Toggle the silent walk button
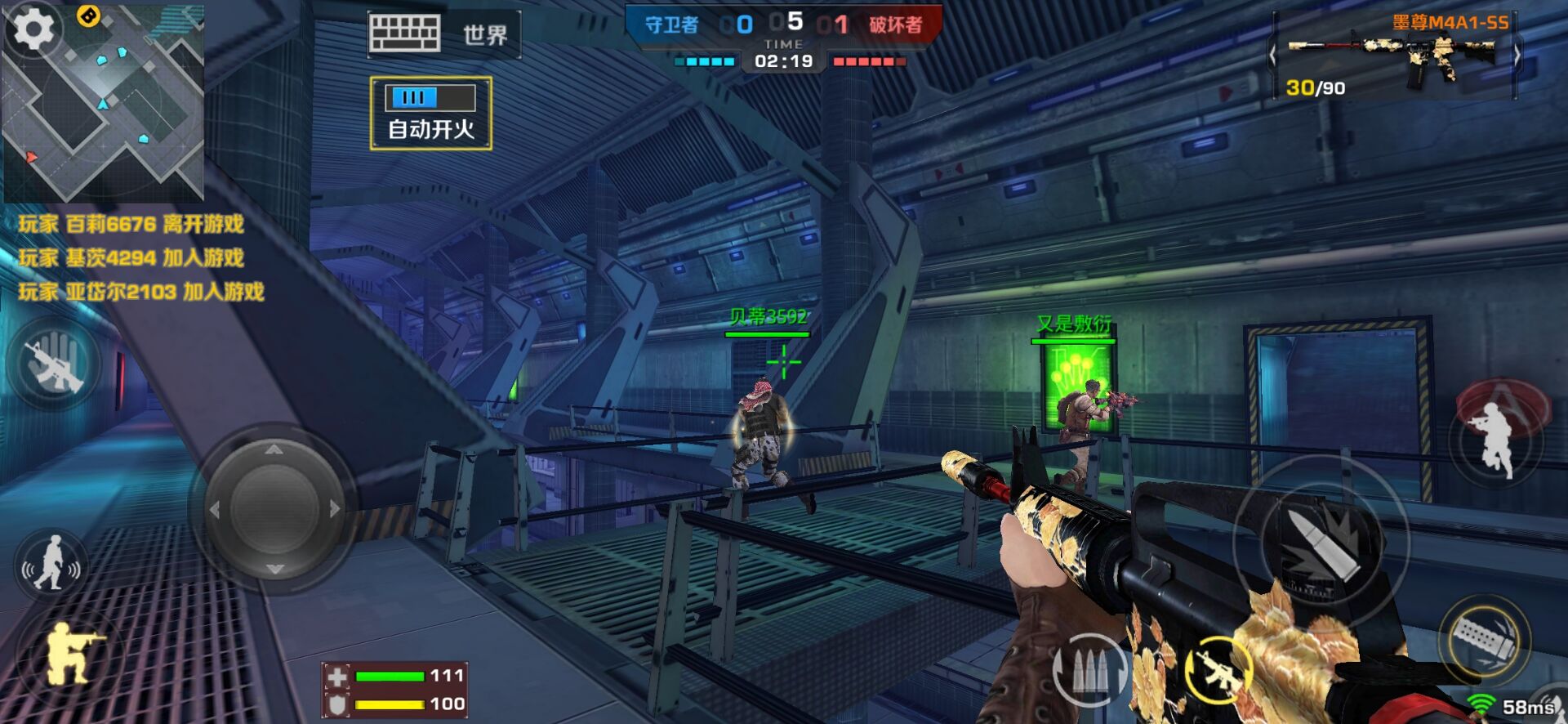The width and height of the screenshot is (1568, 724). point(51,563)
